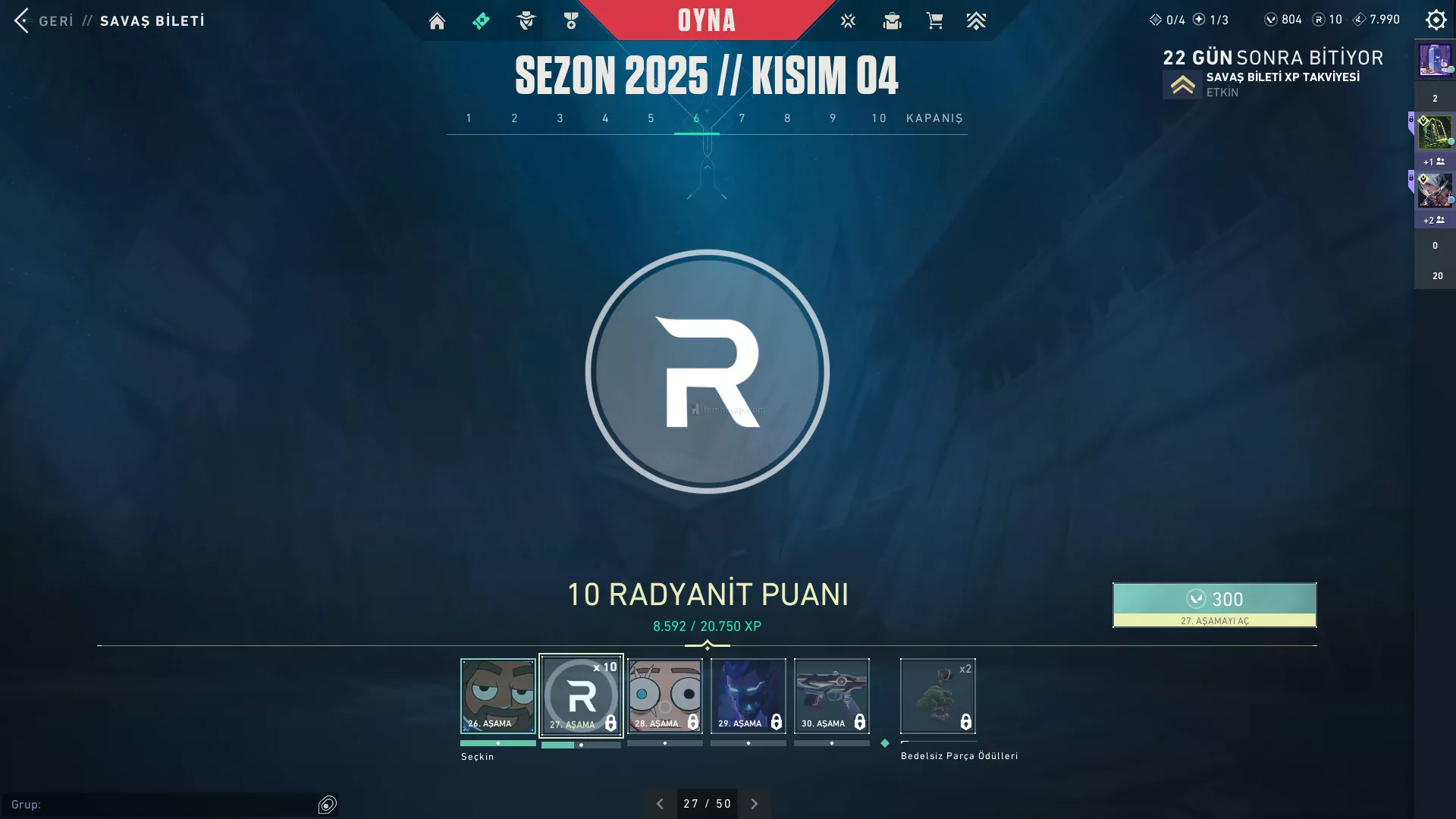The width and height of the screenshot is (1456, 819).
Task: Select the 30. AŞAMA weapon skin reward
Action: pos(831,695)
